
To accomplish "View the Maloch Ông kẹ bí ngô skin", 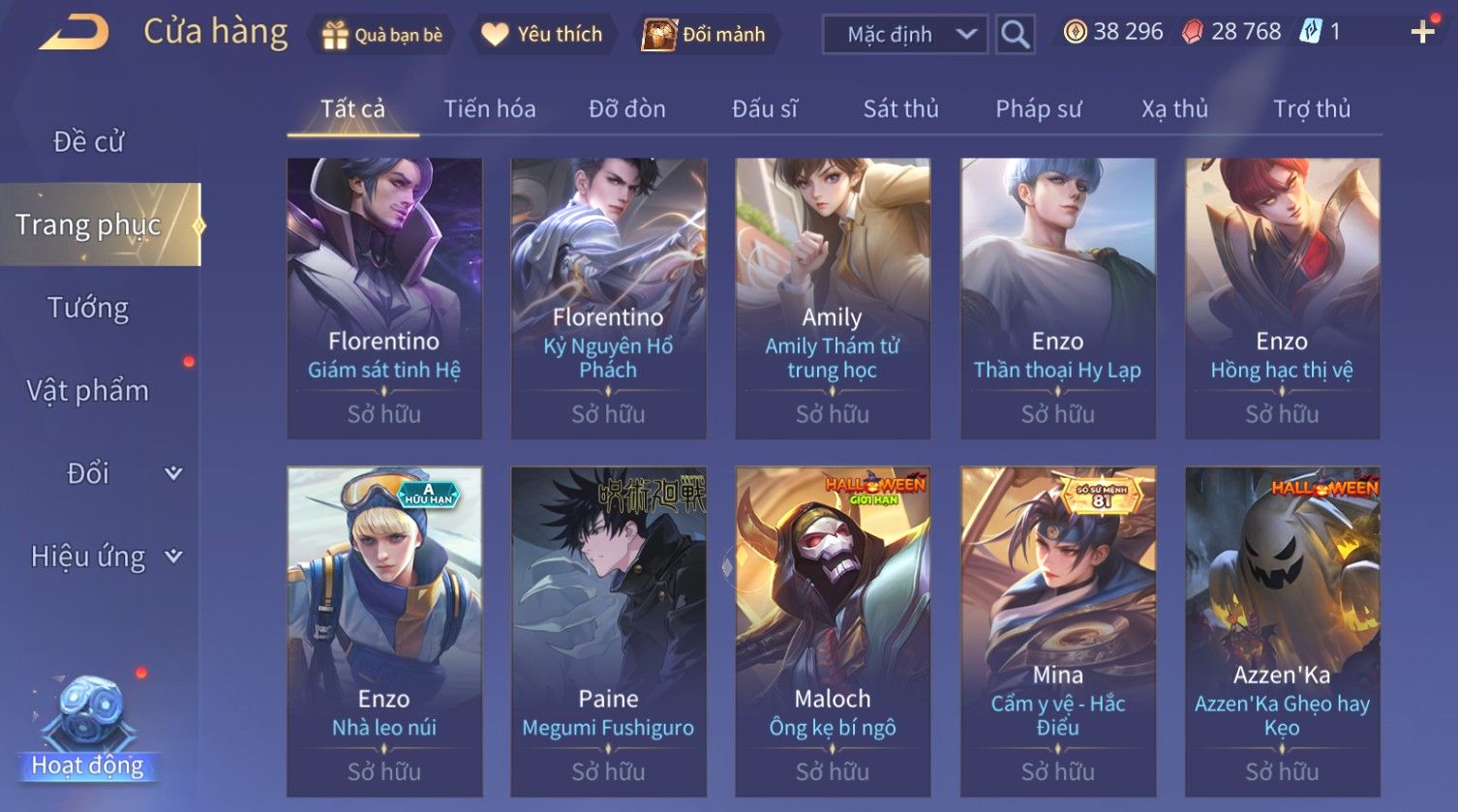I will [833, 631].
